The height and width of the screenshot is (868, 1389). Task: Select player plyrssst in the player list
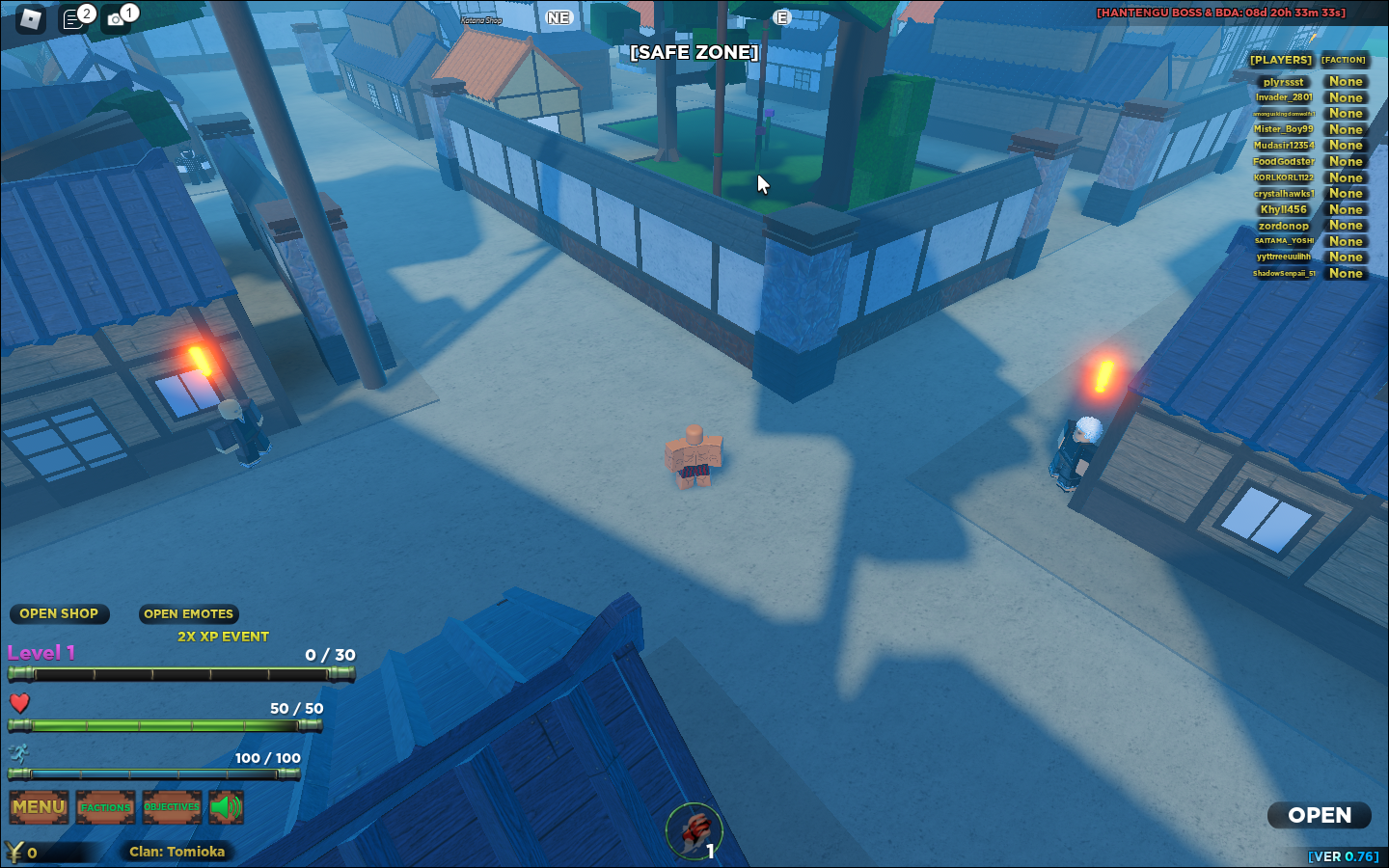click(1283, 82)
